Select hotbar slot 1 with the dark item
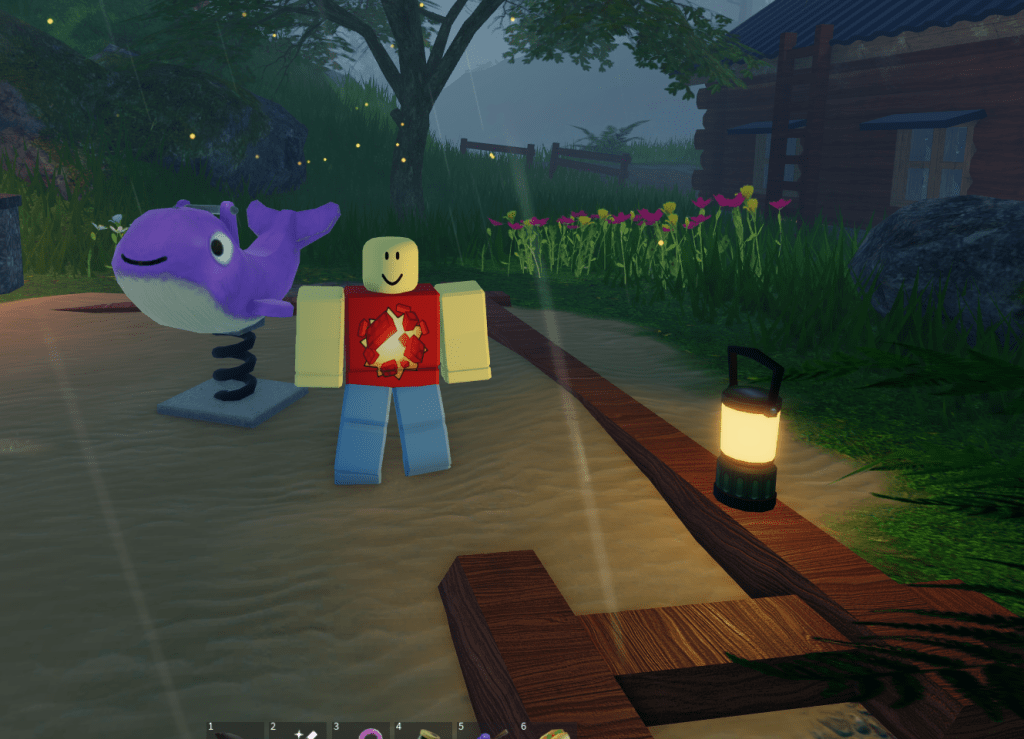The height and width of the screenshot is (739, 1024). click(x=235, y=731)
